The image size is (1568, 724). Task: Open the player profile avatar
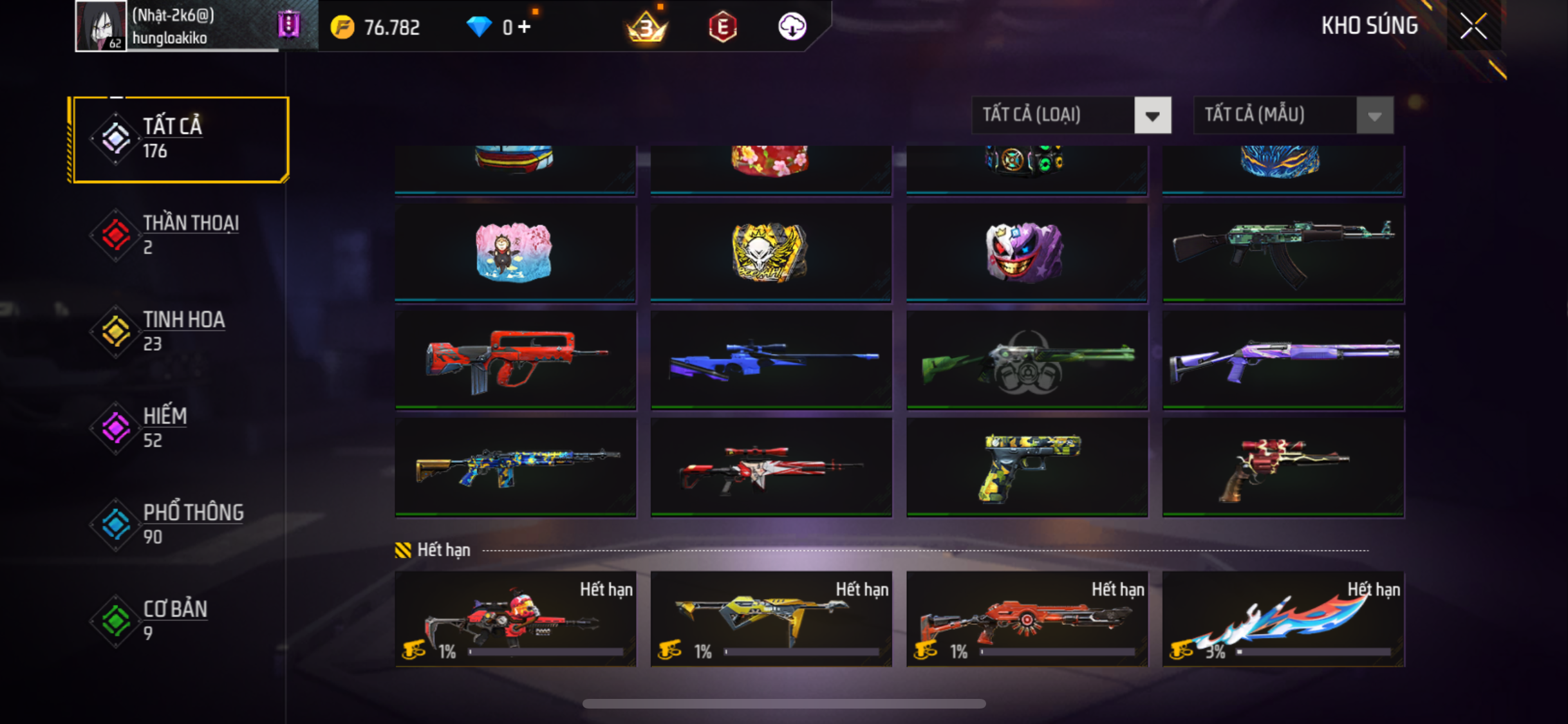pyautogui.click(x=100, y=26)
